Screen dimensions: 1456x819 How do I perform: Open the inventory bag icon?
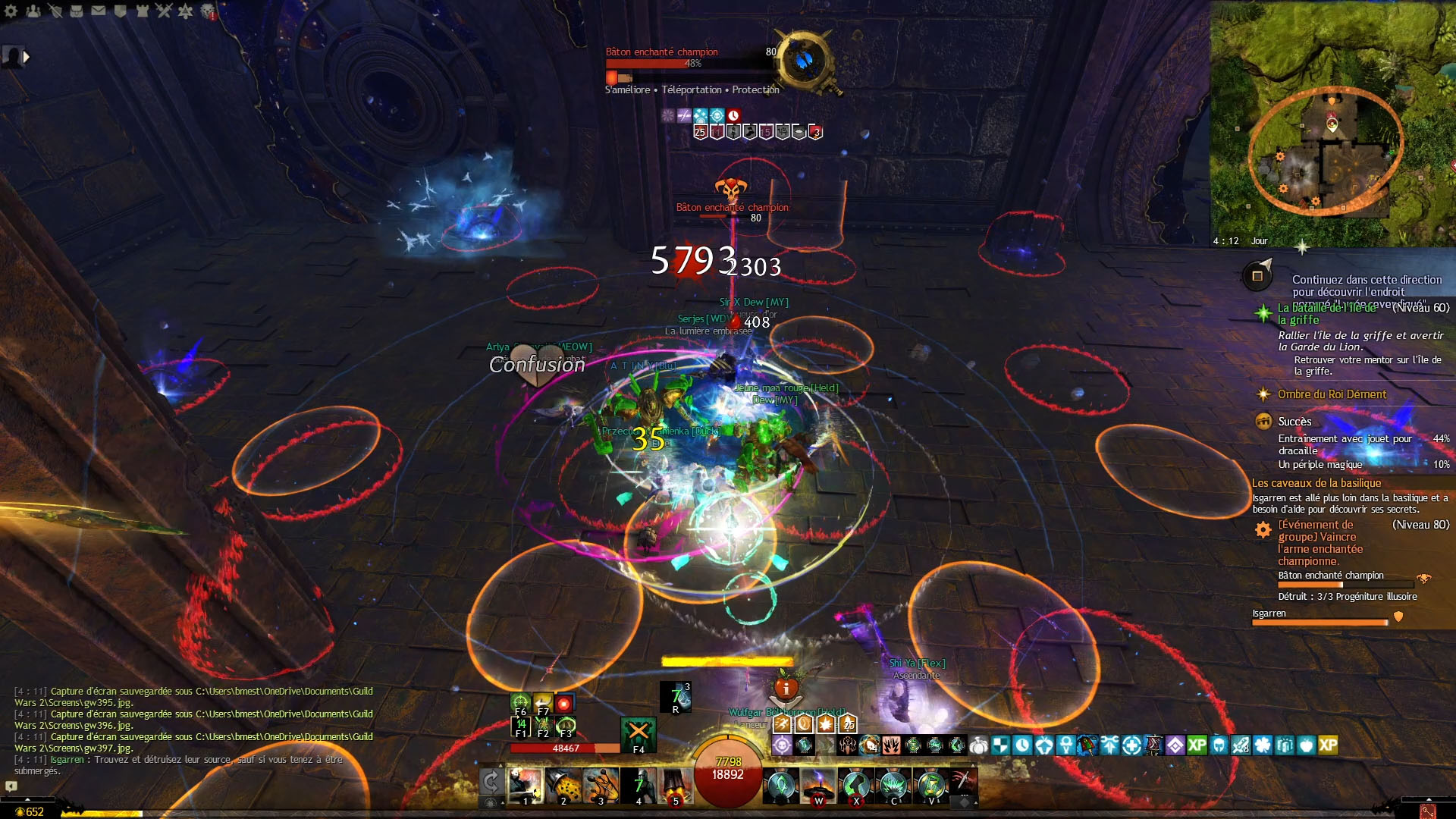(77, 11)
